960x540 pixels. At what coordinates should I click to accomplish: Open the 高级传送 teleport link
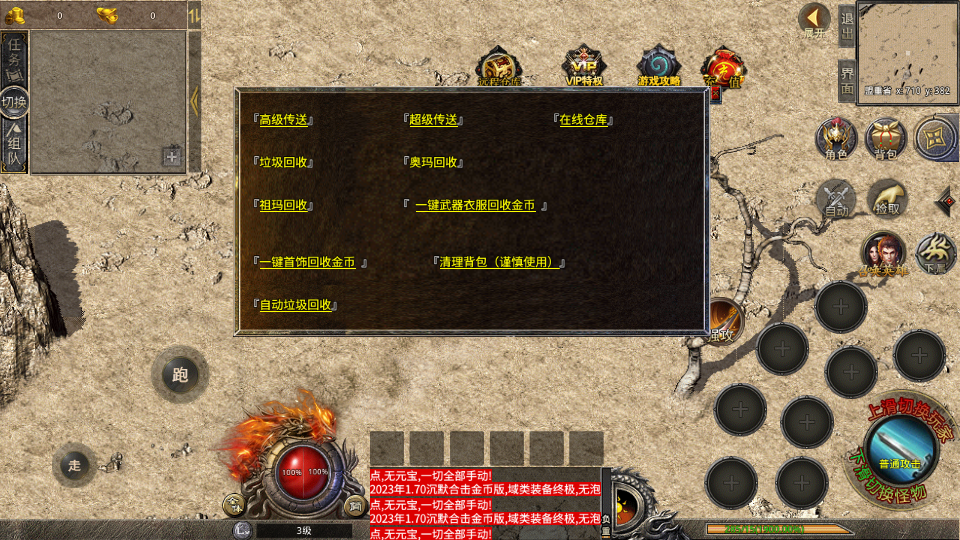[284, 120]
